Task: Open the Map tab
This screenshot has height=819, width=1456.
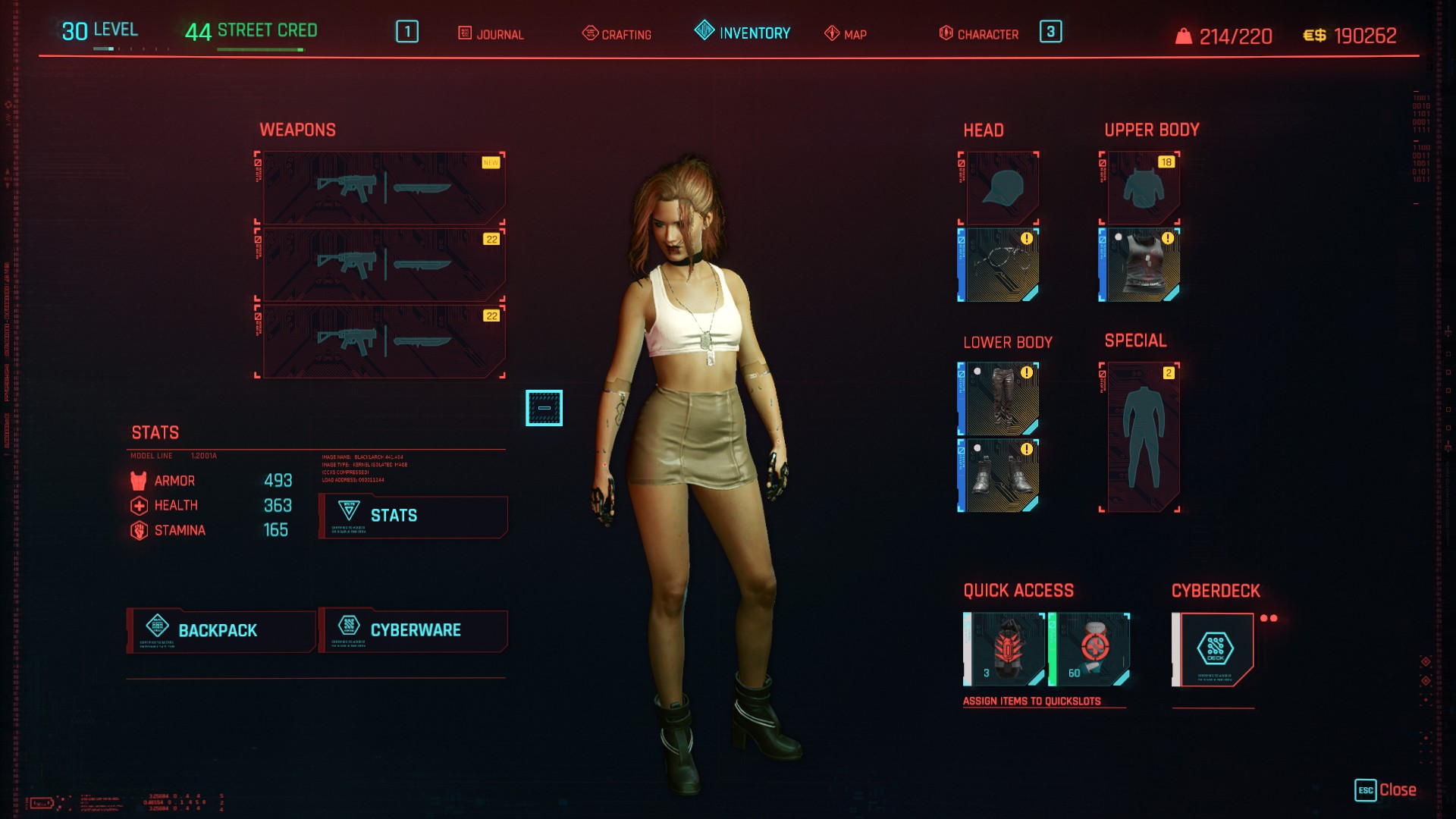Action: tap(846, 34)
